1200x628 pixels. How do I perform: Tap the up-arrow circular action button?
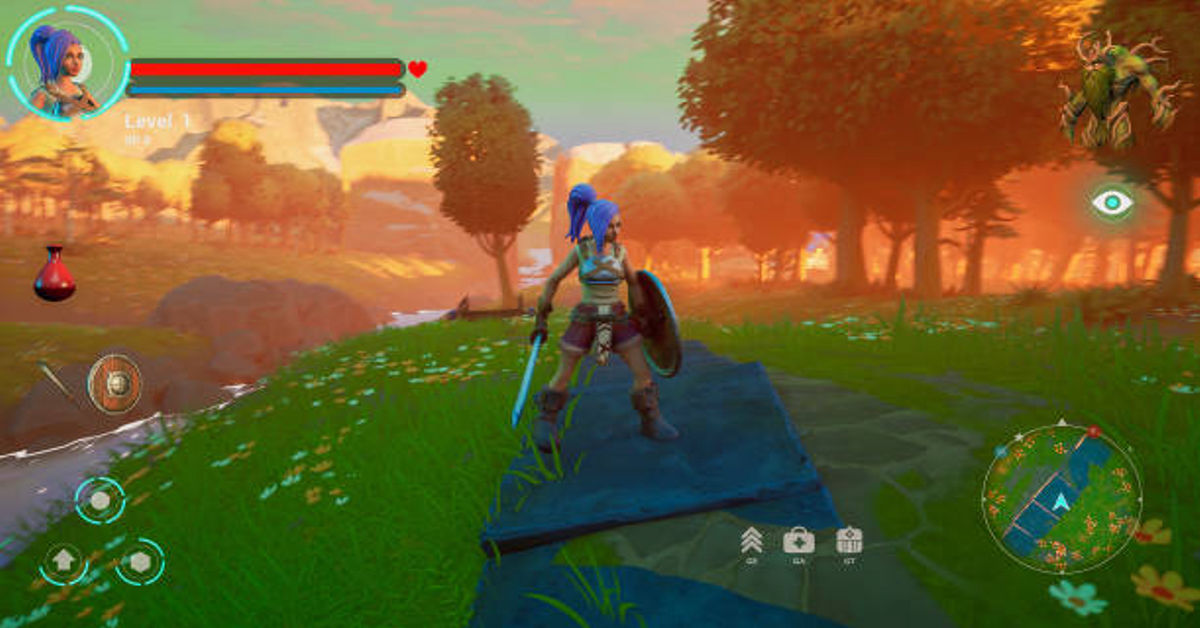[63, 561]
